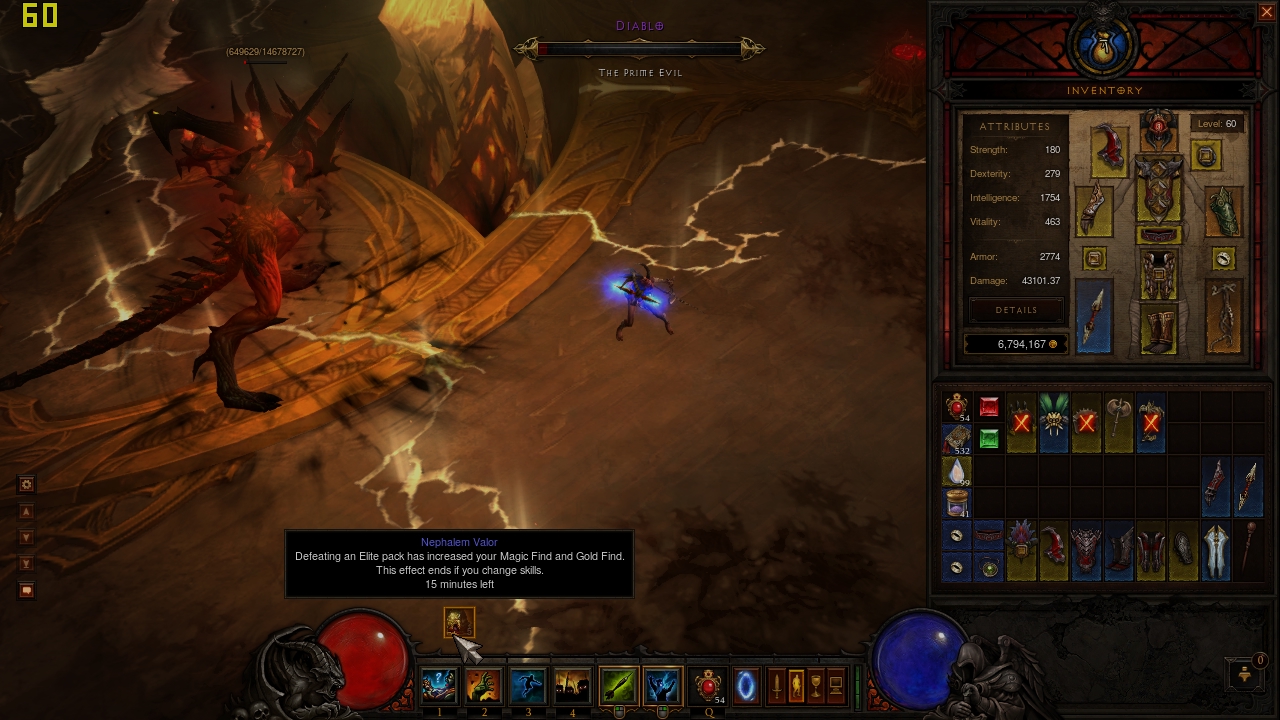Use the health potion in quick slot Q

(709, 686)
